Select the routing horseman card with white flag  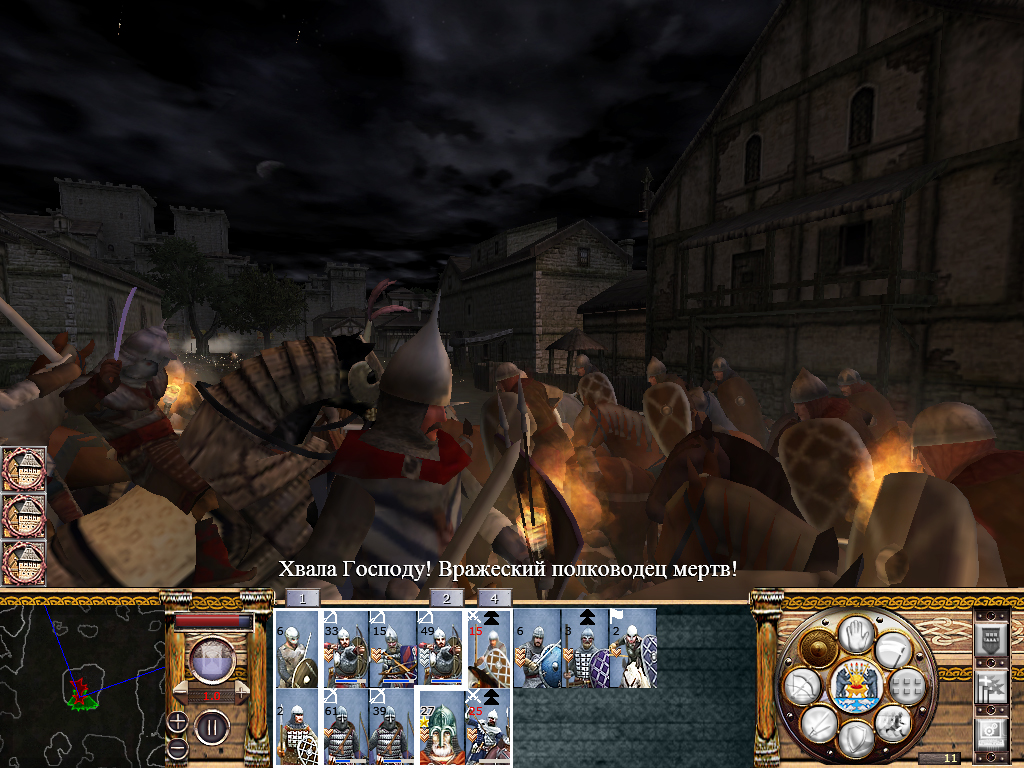coord(633,648)
